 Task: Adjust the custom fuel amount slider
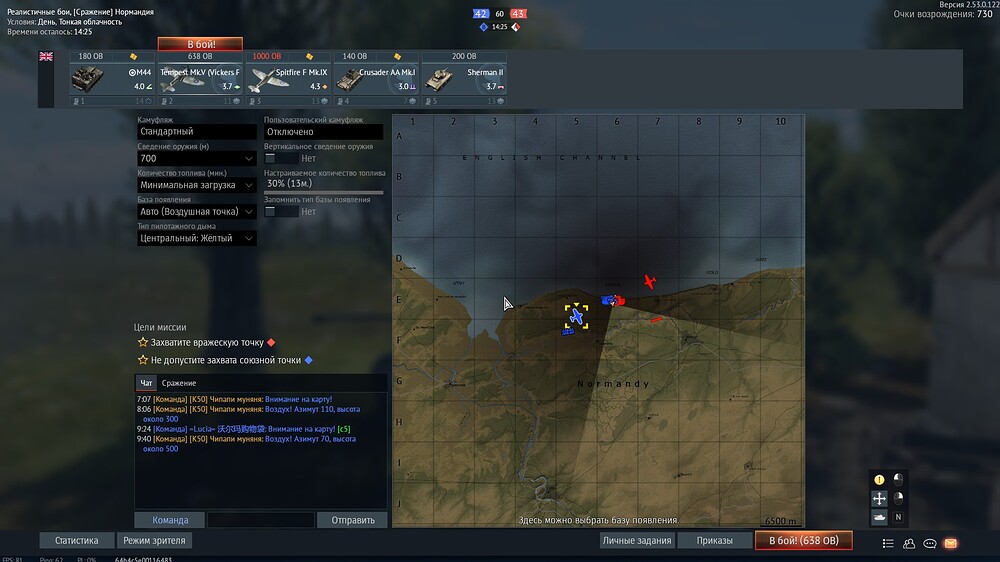click(x=323, y=192)
